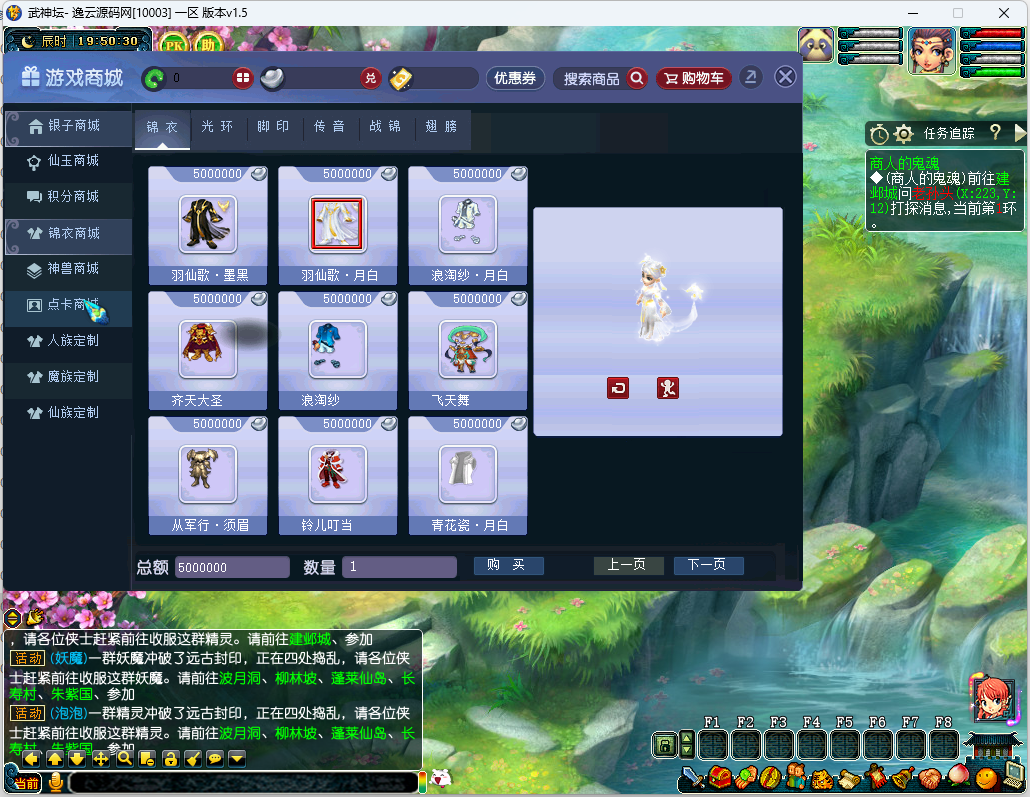1030x797 pixels.
Task: Switch to the 光环 tab
Action: click(217, 127)
